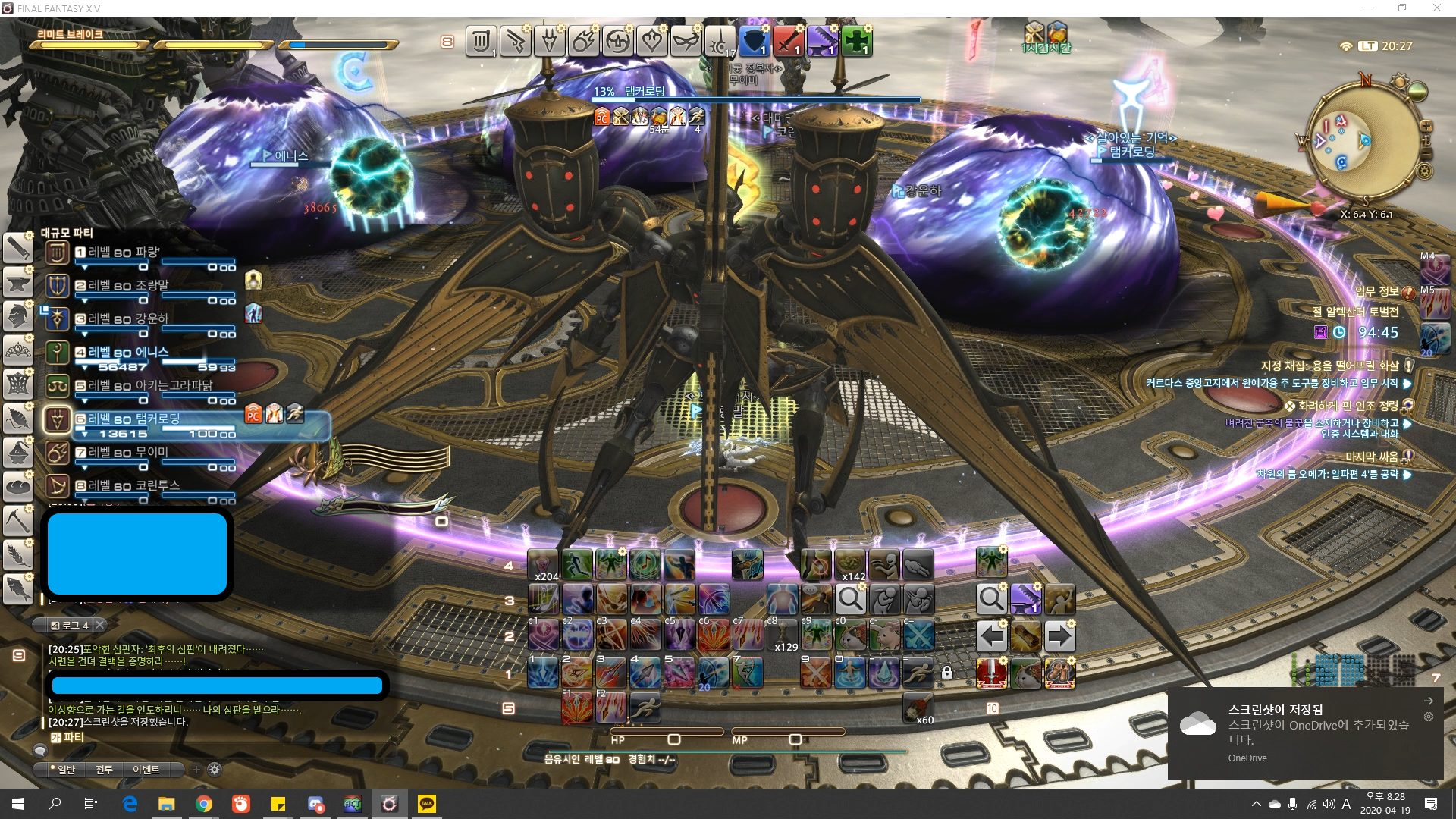
Task: Close the 로그 4 chat log tab
Action: 99,625
